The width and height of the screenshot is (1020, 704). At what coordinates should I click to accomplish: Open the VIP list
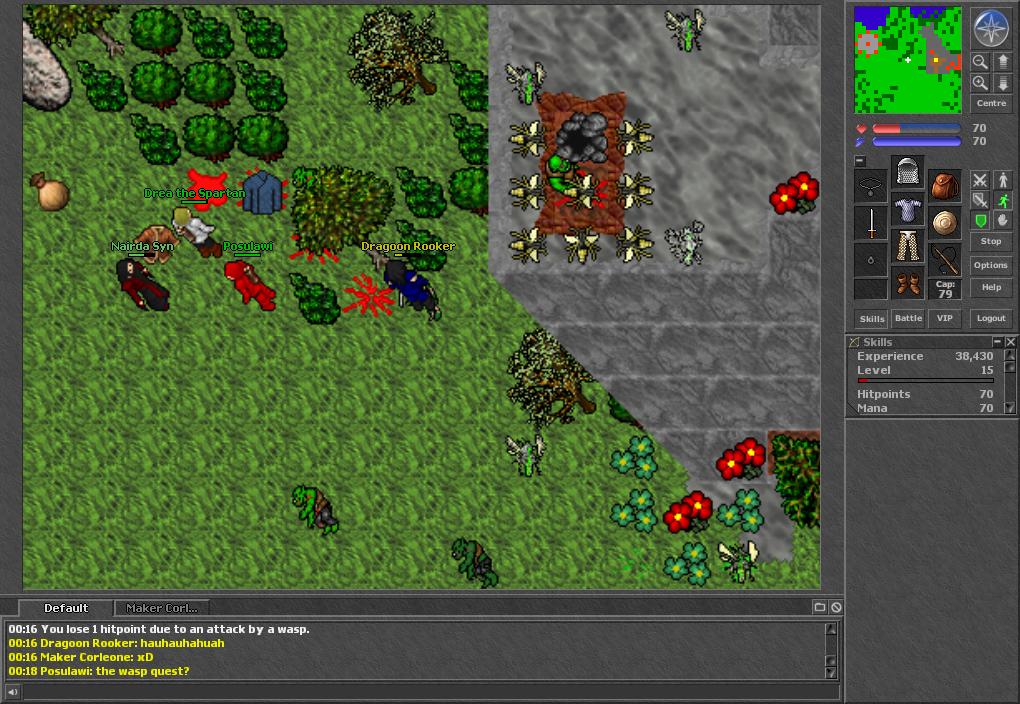click(944, 318)
